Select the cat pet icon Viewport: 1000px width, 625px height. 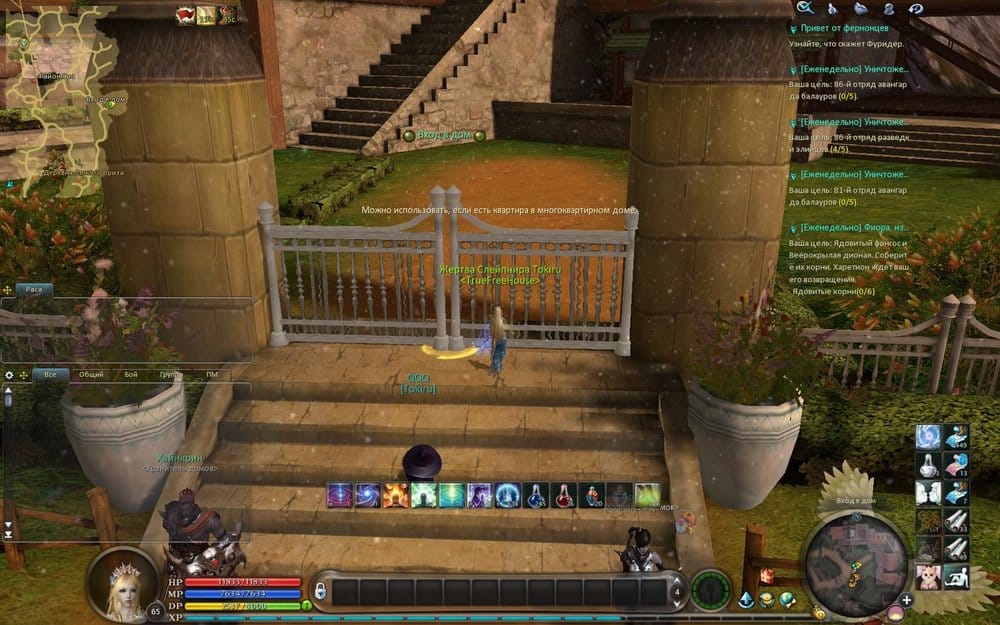tap(928, 576)
